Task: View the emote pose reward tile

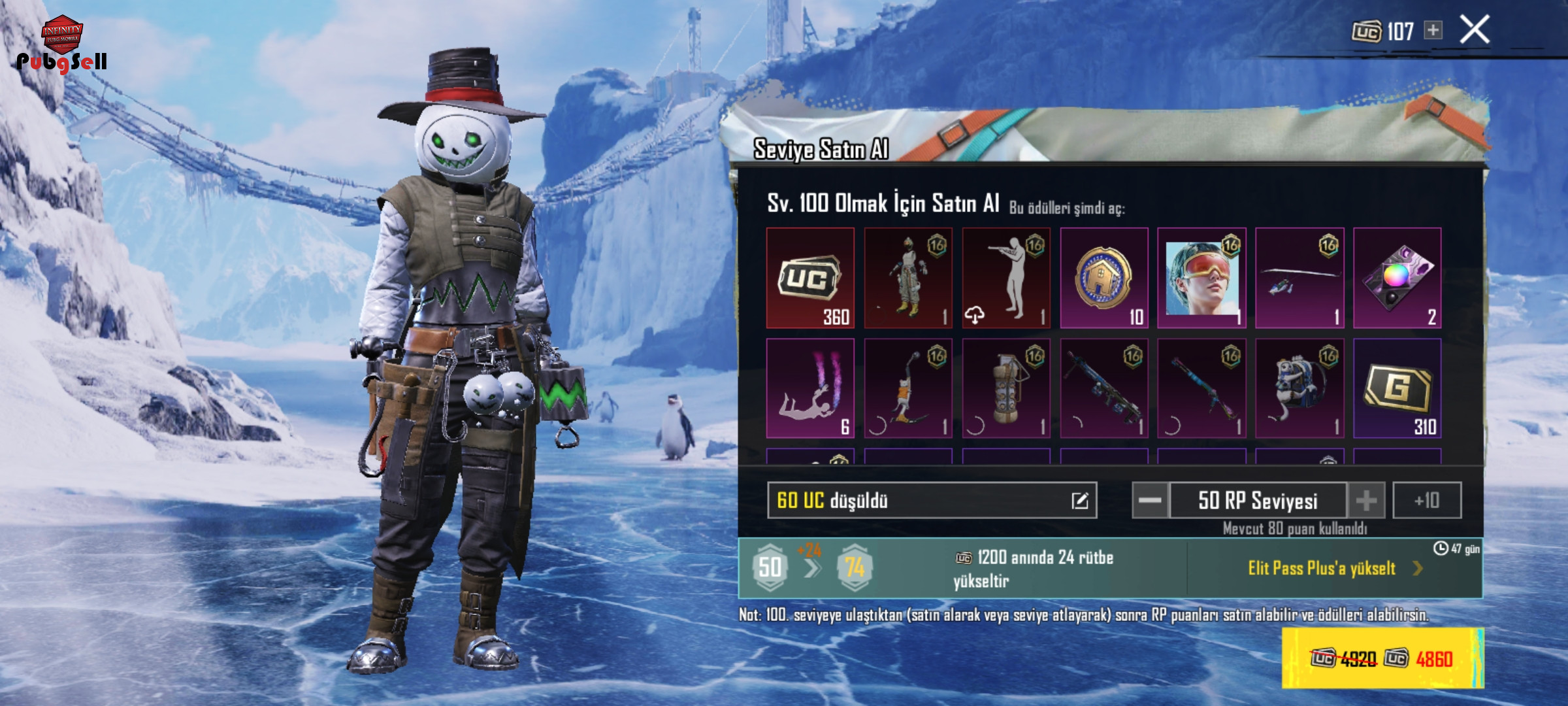Action: 1006,278
